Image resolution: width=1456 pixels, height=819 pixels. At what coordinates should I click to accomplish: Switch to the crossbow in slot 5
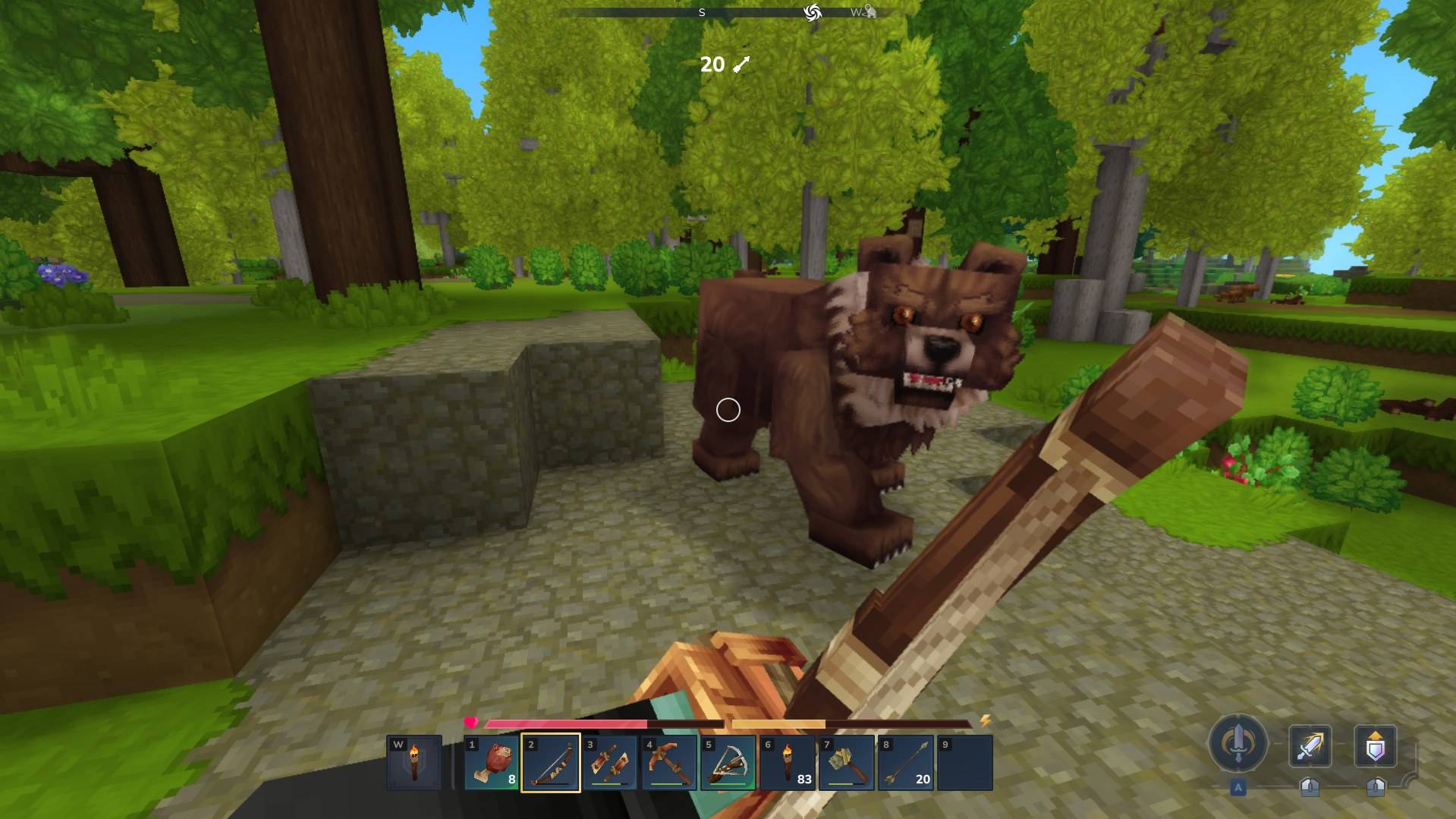(728, 763)
